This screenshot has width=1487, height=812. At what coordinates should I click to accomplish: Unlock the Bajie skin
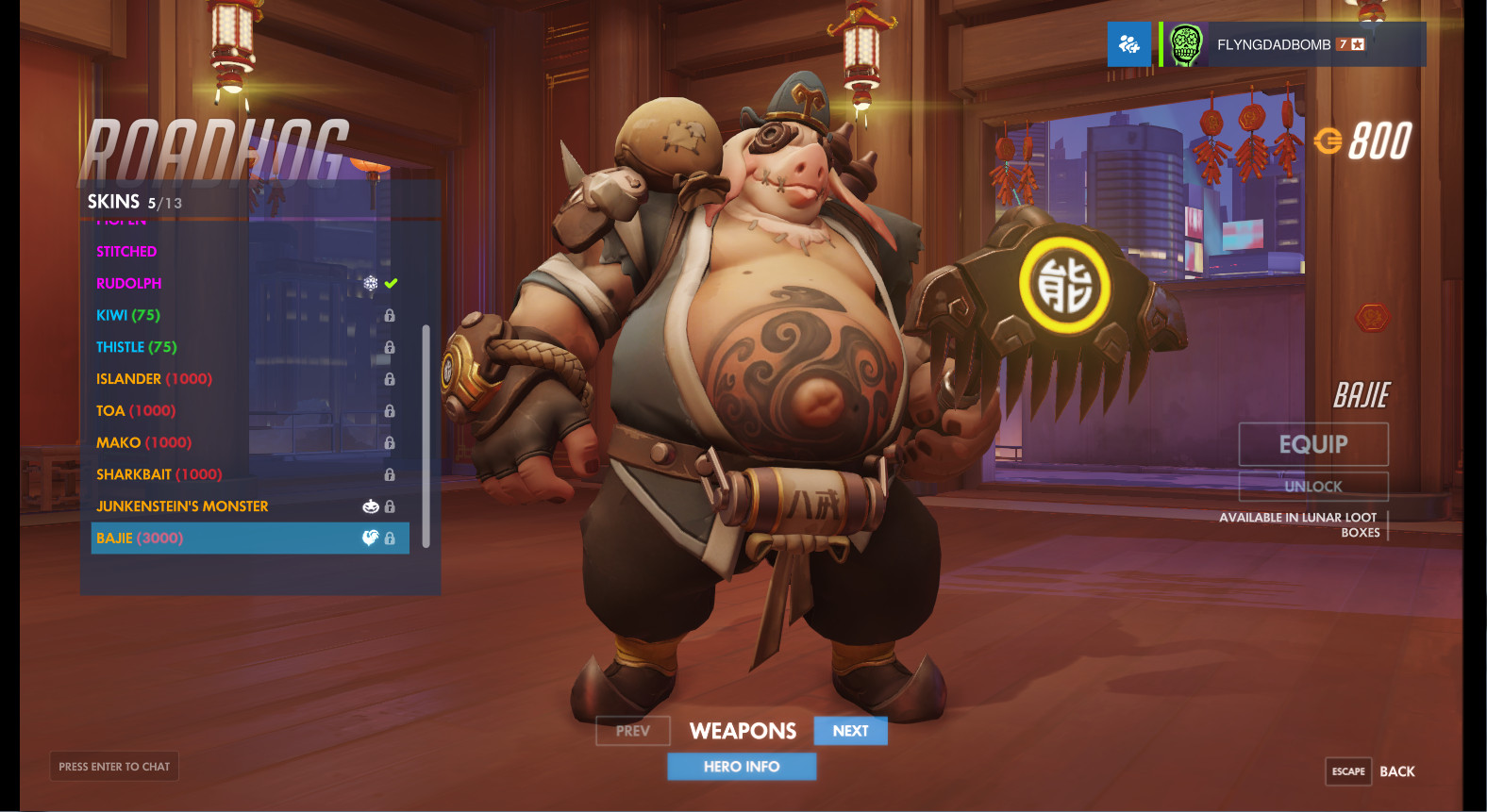[1312, 487]
